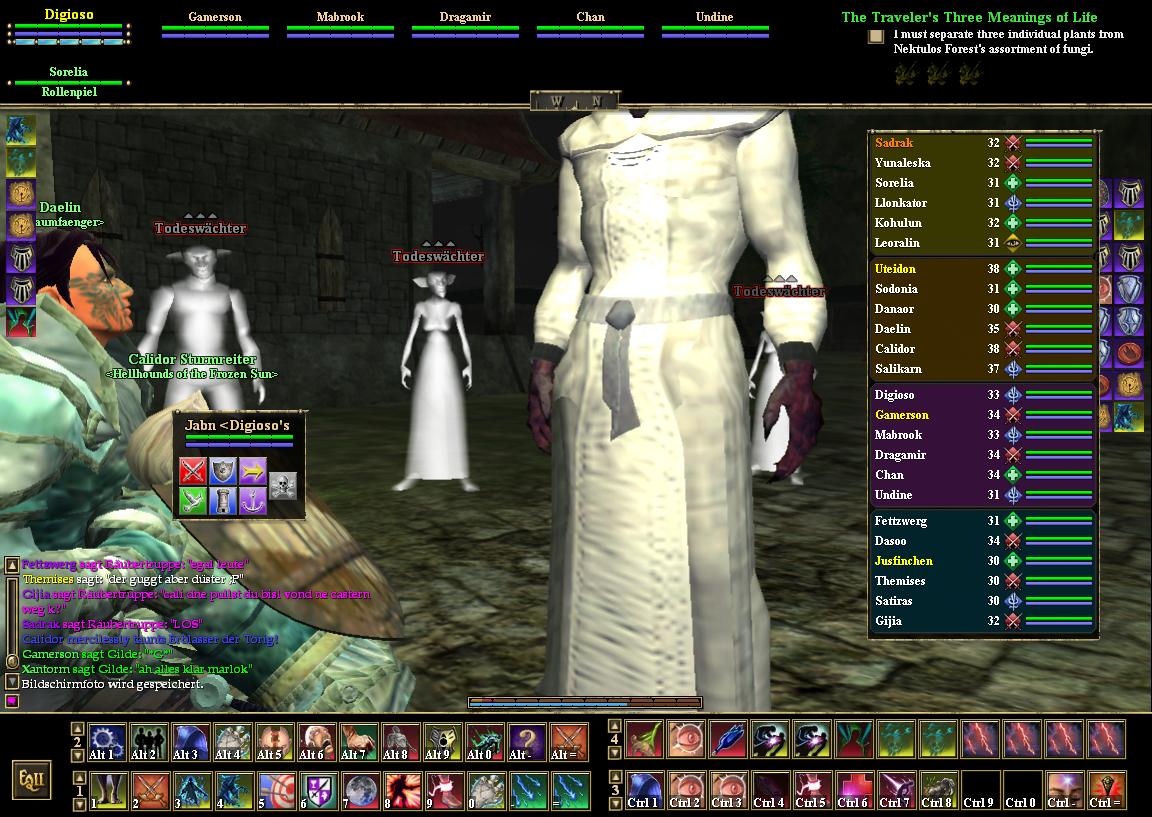Screen dimensions: 1152x817
Task: Pick Jusfinchen from the raid list
Action: (903, 561)
